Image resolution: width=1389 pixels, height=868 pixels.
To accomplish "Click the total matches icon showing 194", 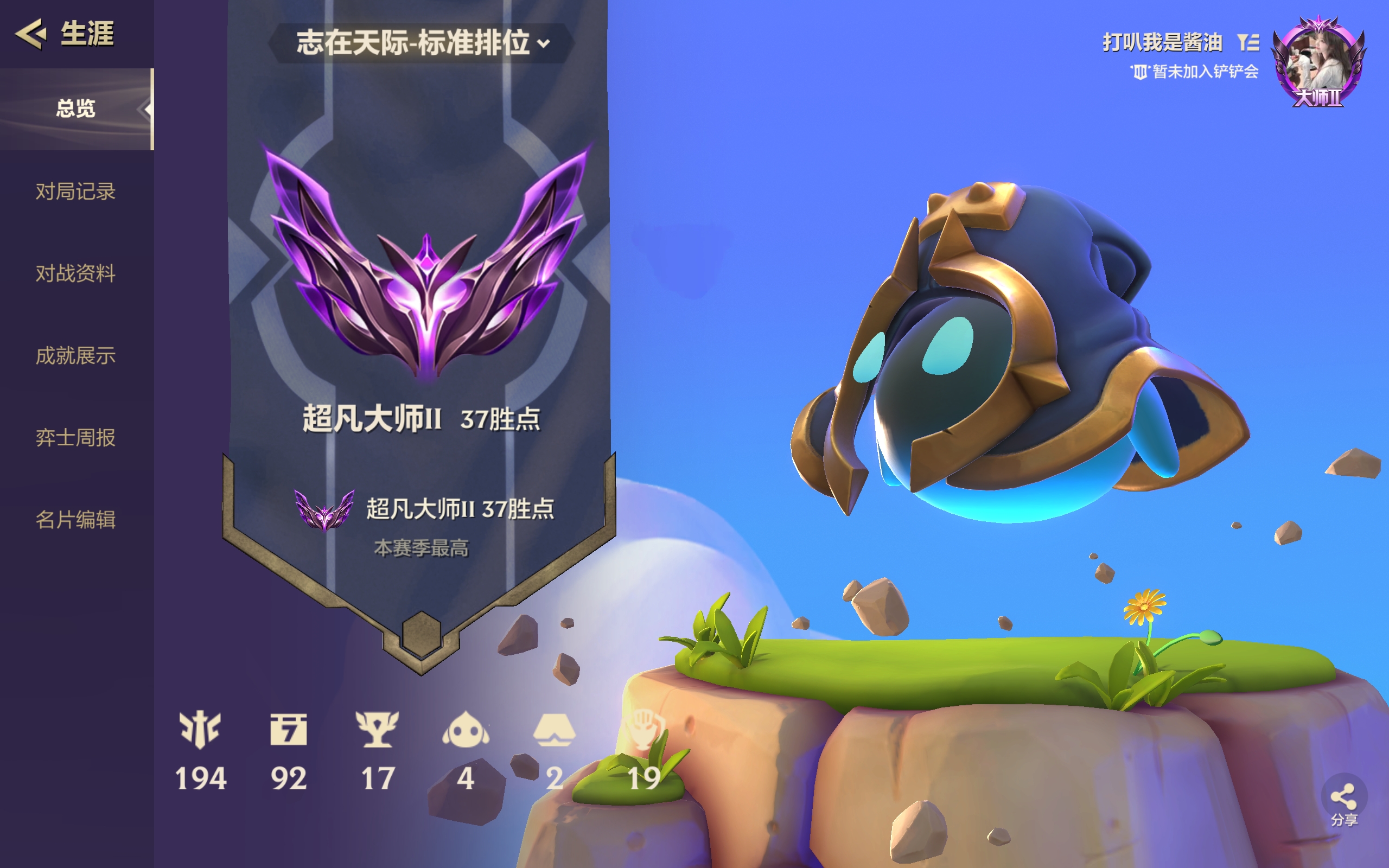I will [200, 730].
